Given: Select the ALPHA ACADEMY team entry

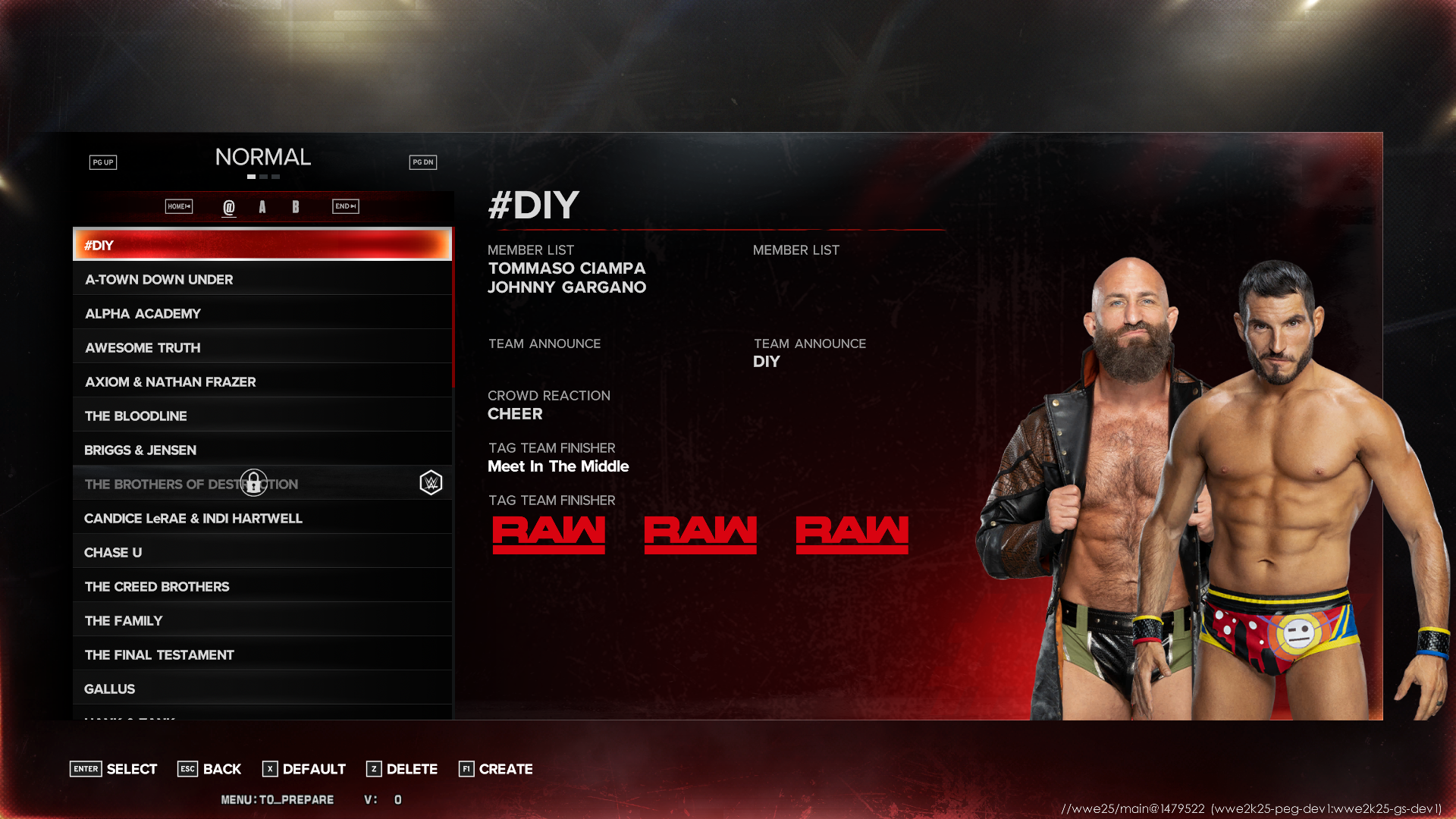Looking at the screenshot, I should 261,312.
